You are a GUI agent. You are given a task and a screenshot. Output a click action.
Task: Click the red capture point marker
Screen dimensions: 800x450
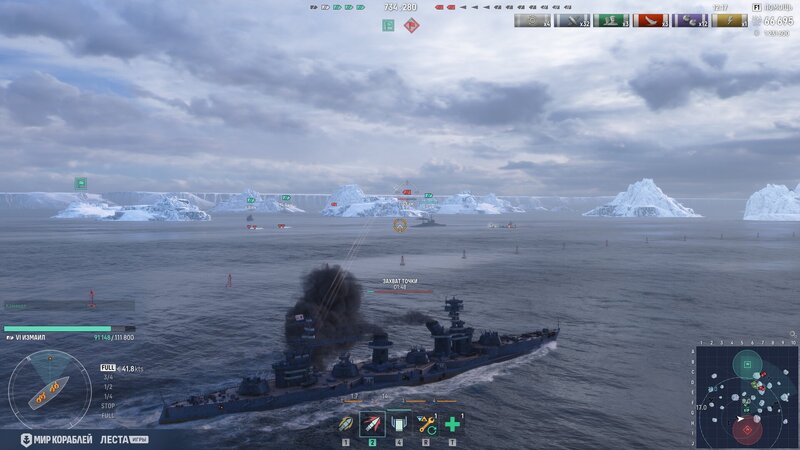[411, 25]
